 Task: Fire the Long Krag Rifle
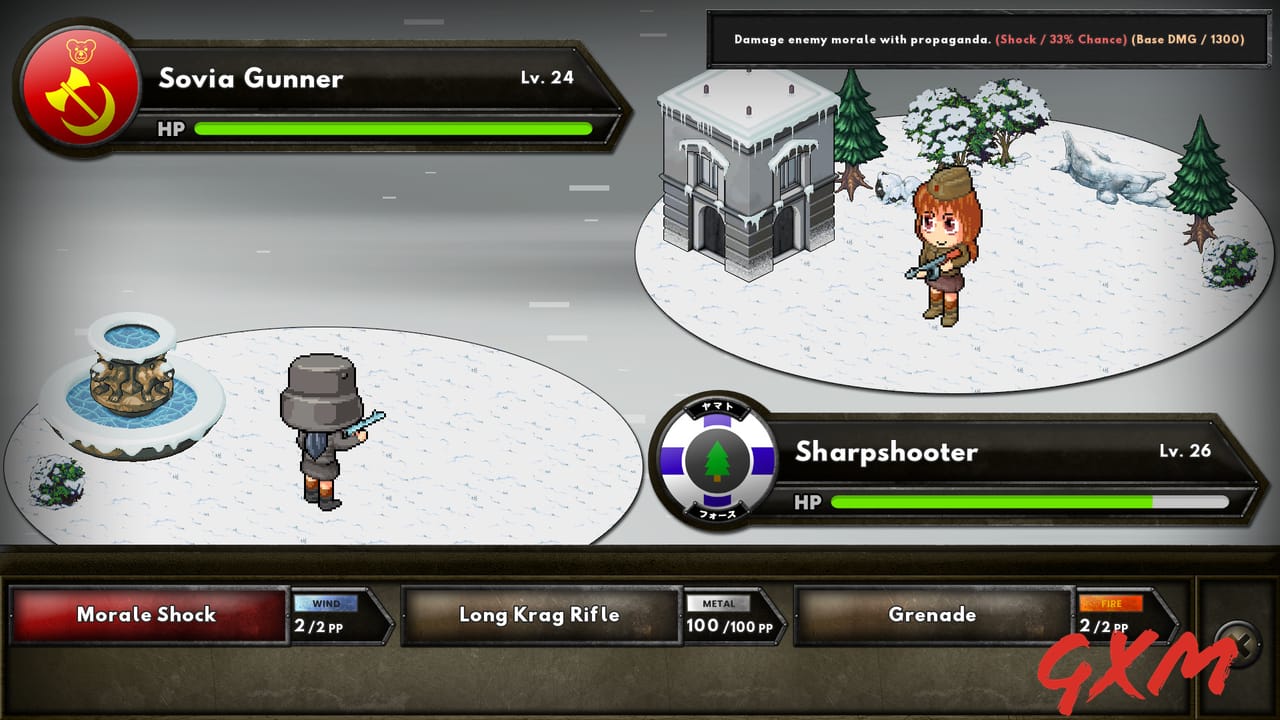[540, 615]
